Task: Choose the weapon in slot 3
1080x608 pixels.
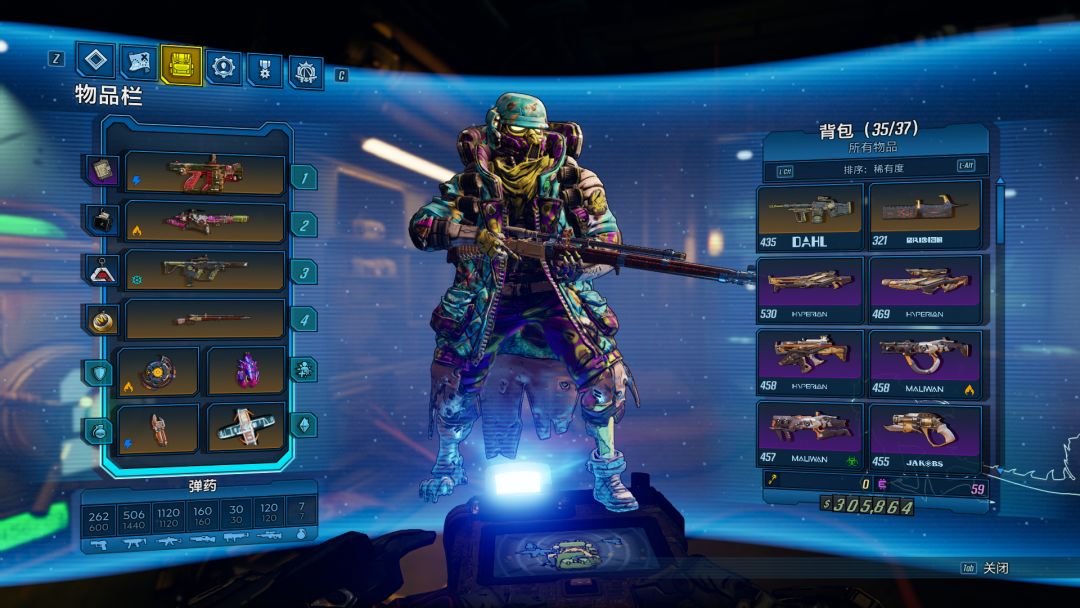Action: (205, 271)
